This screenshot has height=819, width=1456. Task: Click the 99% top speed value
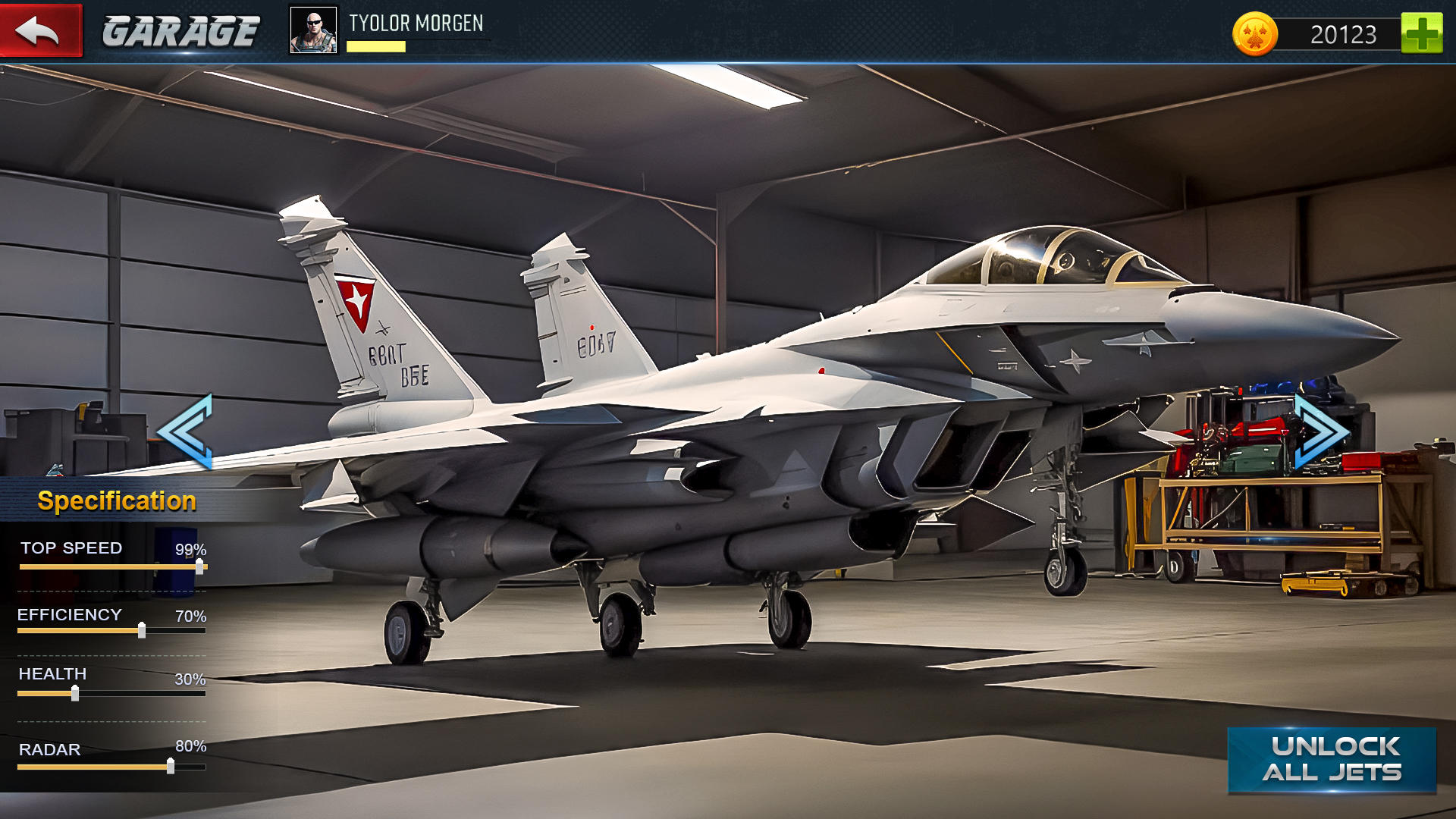pyautogui.click(x=190, y=548)
